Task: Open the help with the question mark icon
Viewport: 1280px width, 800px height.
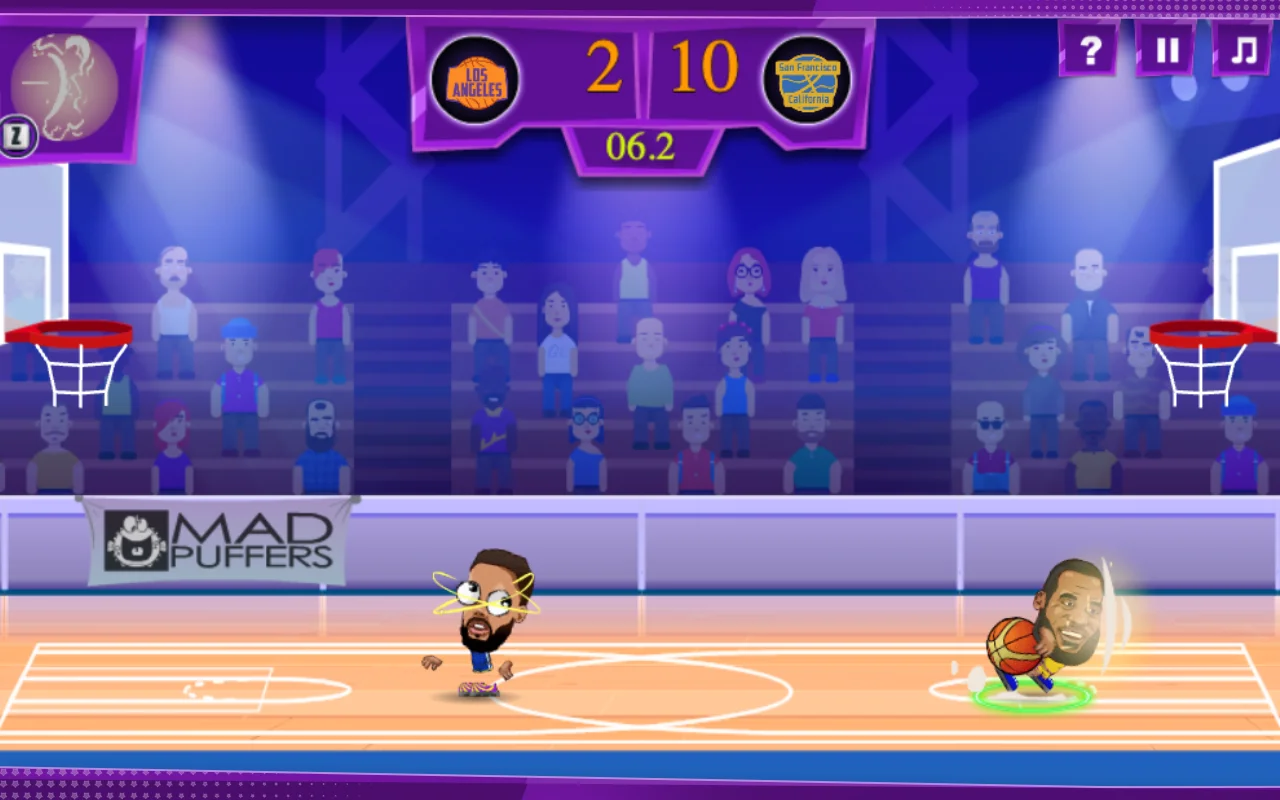Action: click(1090, 49)
